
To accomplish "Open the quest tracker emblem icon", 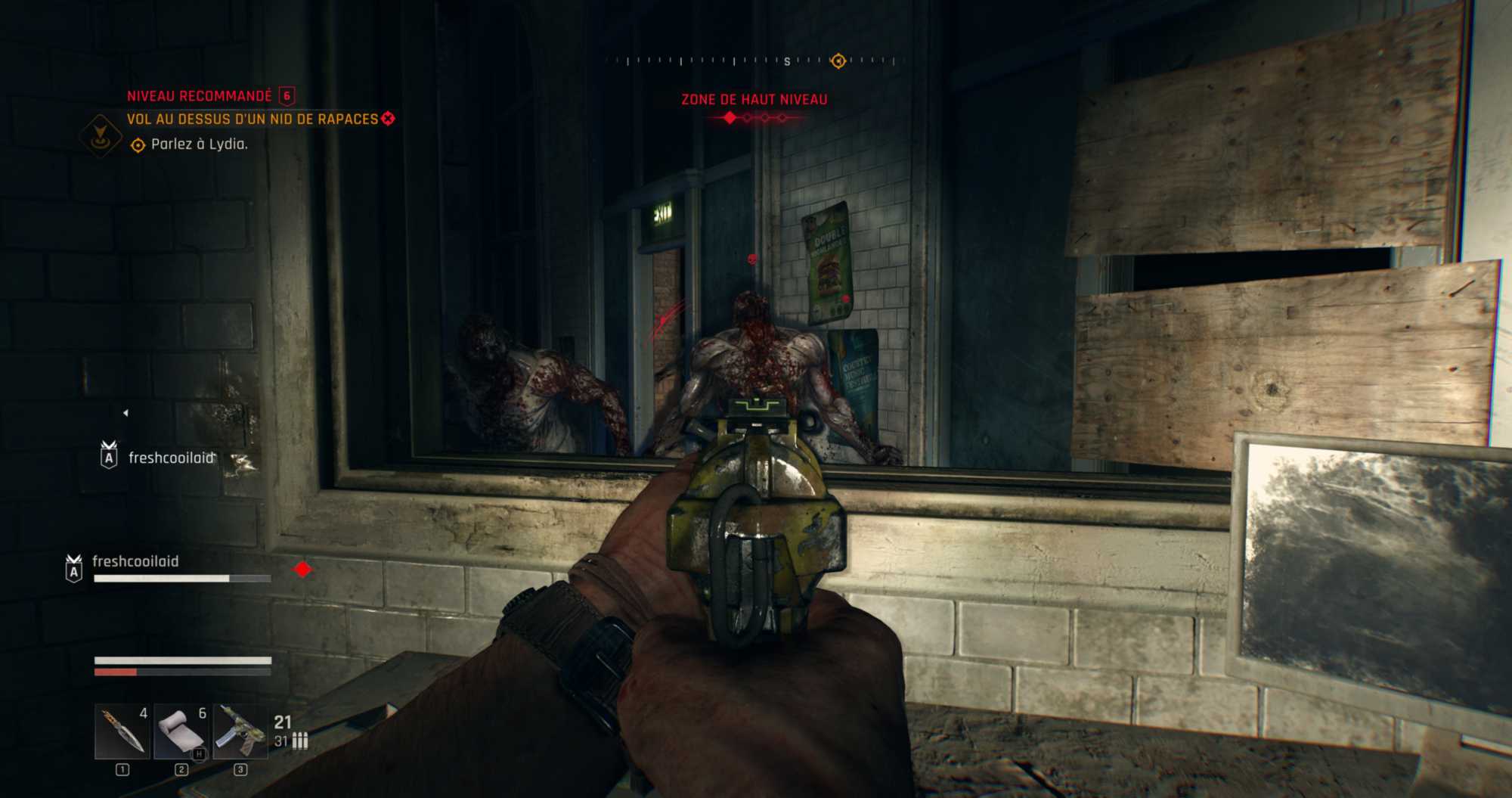I will pos(100,136).
